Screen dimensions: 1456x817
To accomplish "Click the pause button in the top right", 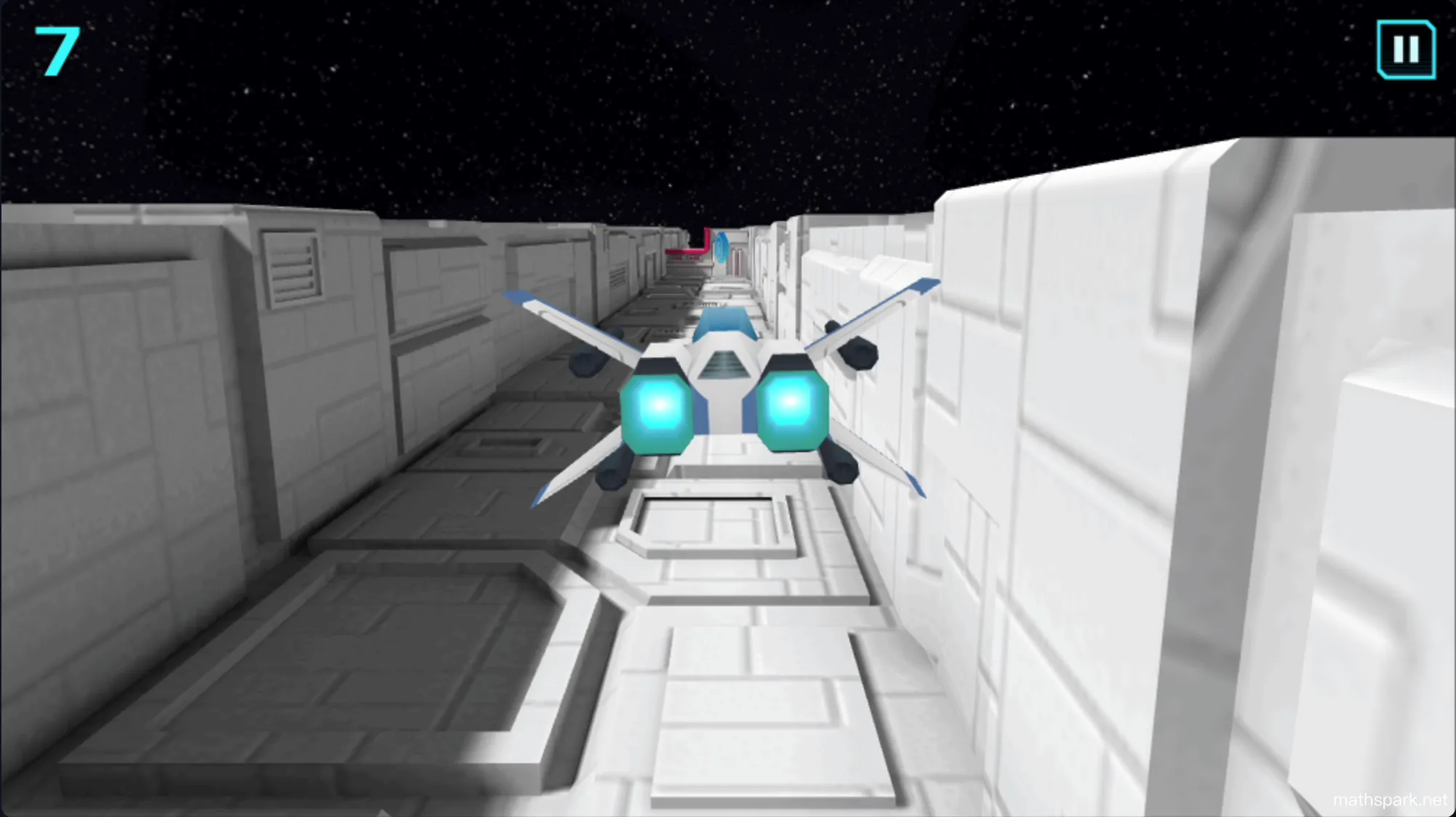I will pos(1405,51).
